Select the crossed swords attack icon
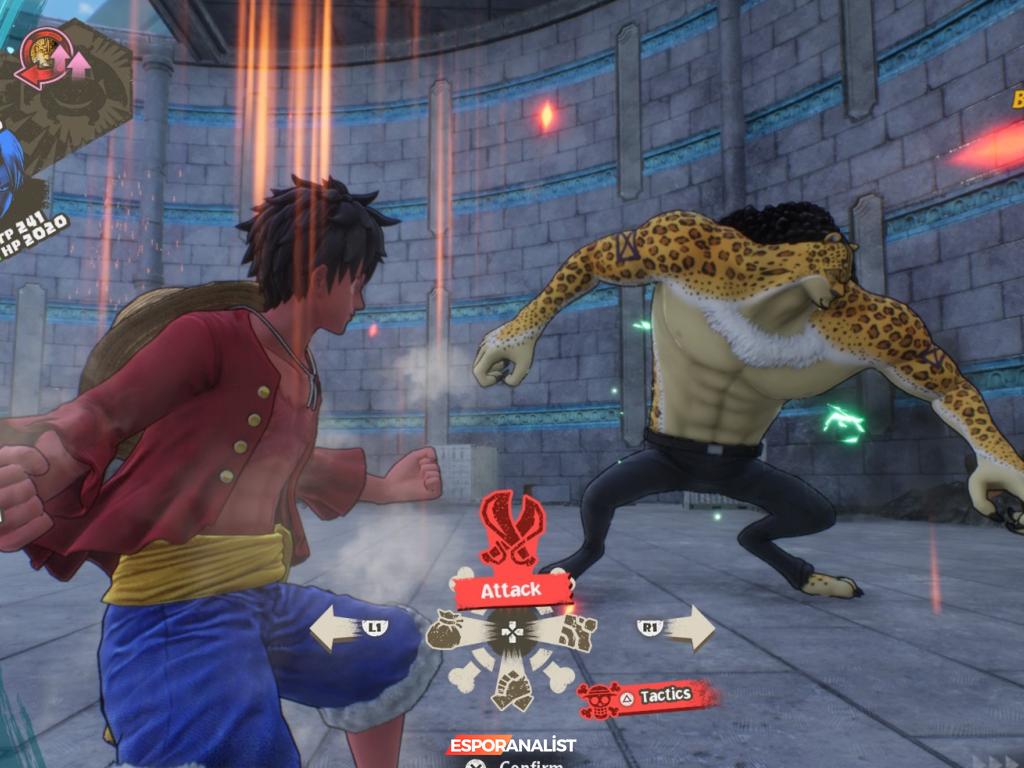1024x768 pixels. pos(512,528)
